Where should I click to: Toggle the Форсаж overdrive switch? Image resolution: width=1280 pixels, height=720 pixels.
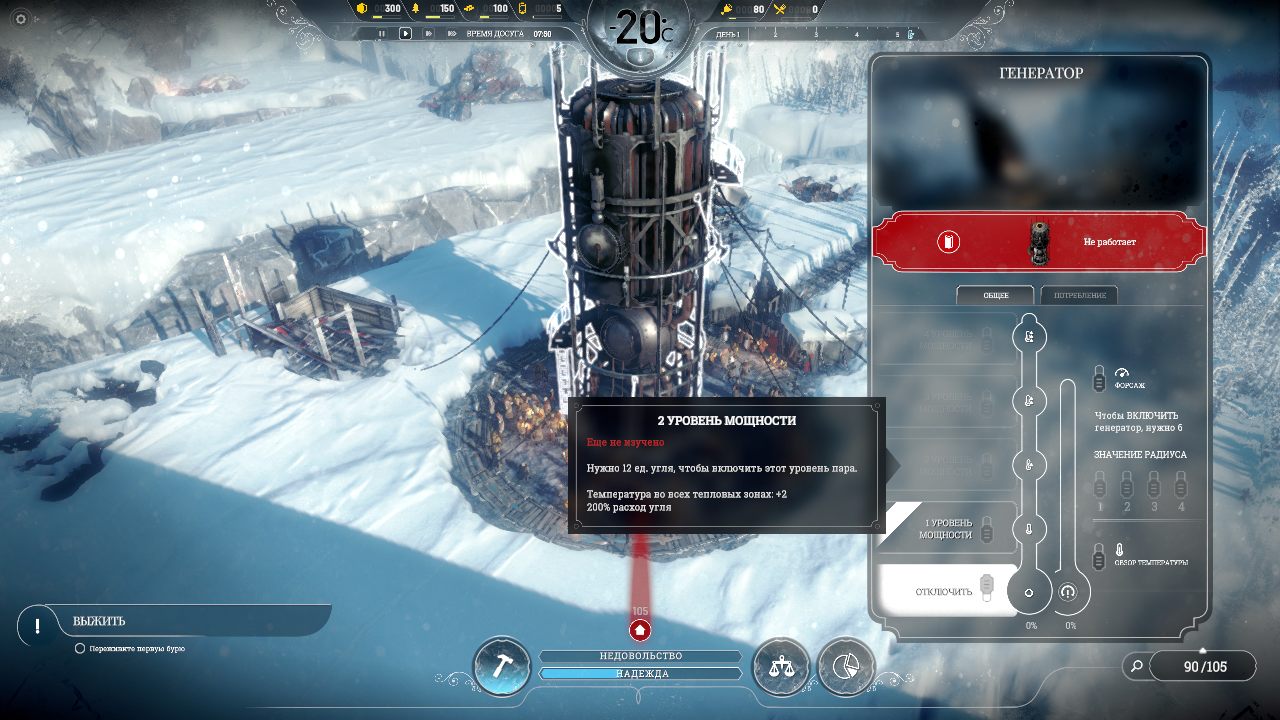tap(1099, 379)
